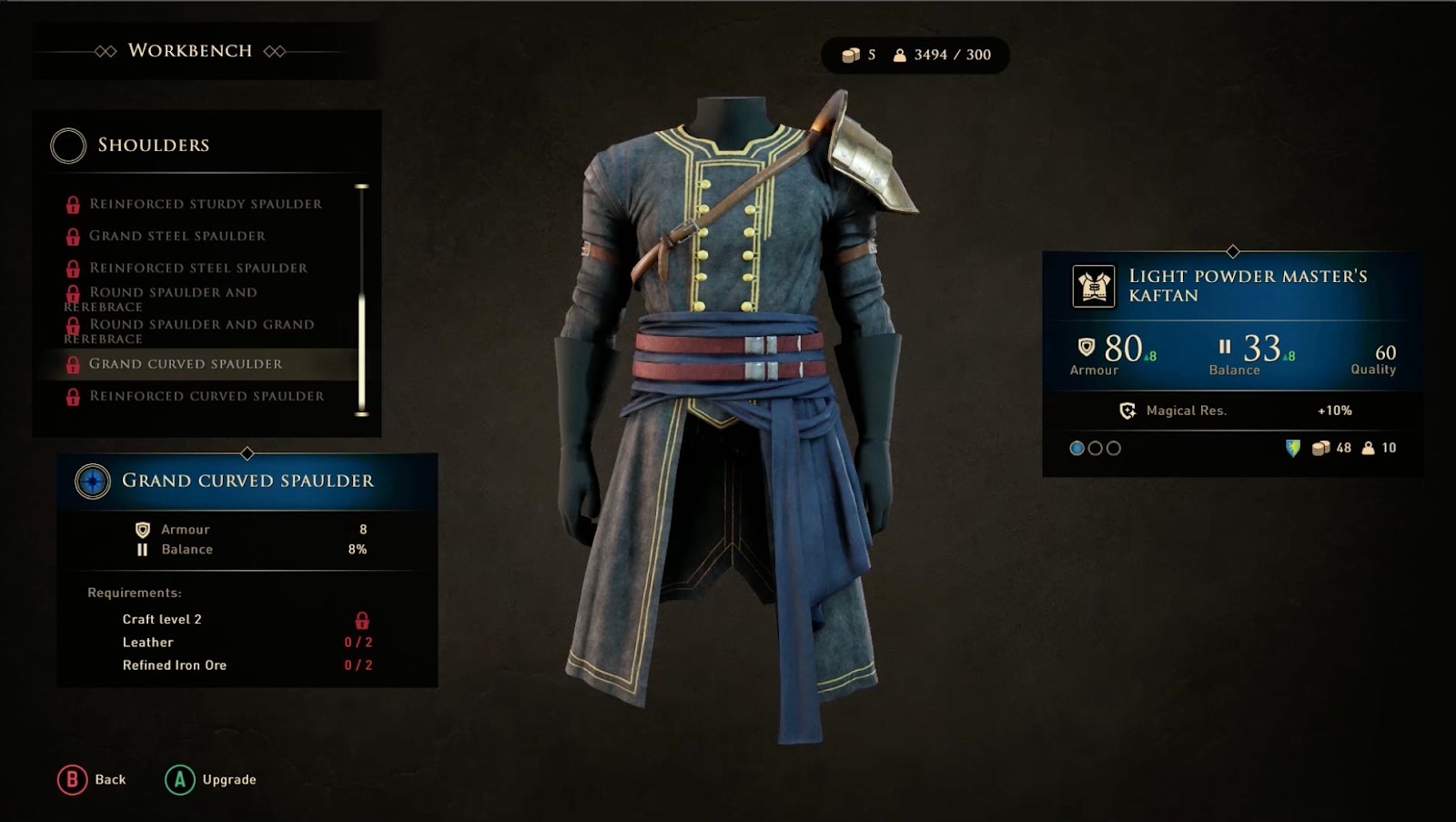
Task: Click the Light Powder Master's Kaftan icon
Action: 1093,286
